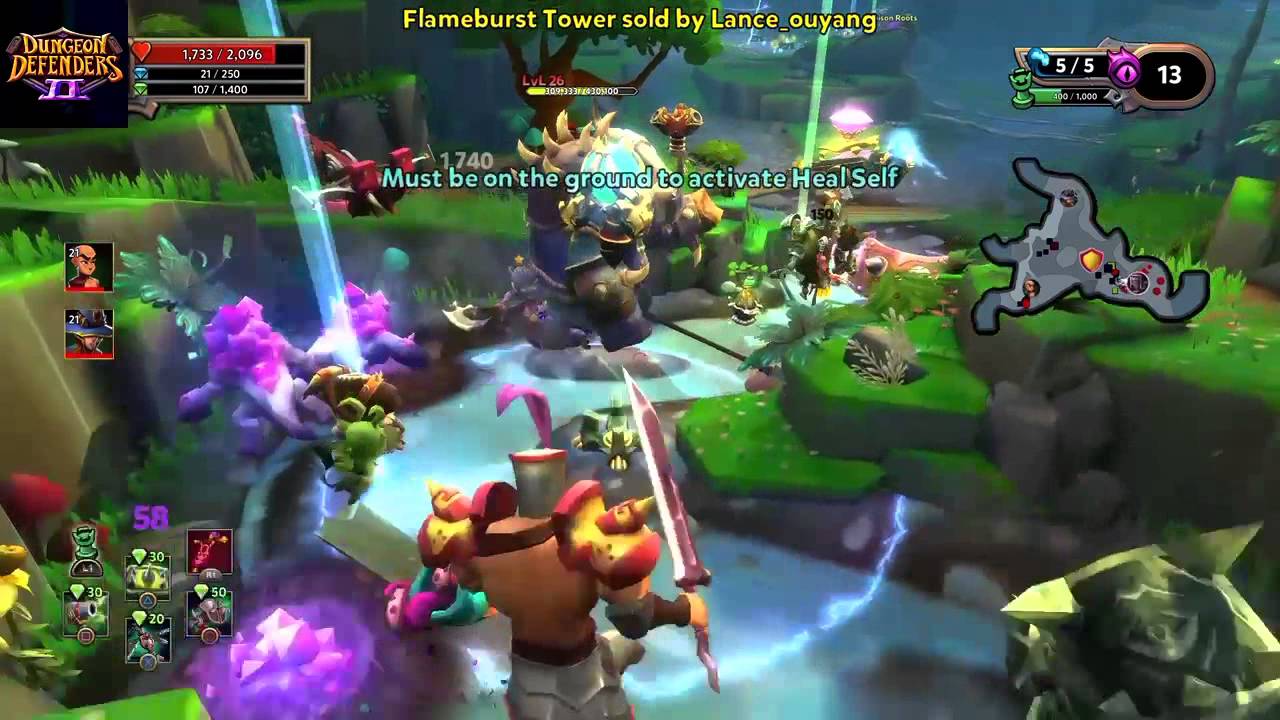Select the wizard-hat teammate portrait
The width and height of the screenshot is (1280, 720).
89,333
